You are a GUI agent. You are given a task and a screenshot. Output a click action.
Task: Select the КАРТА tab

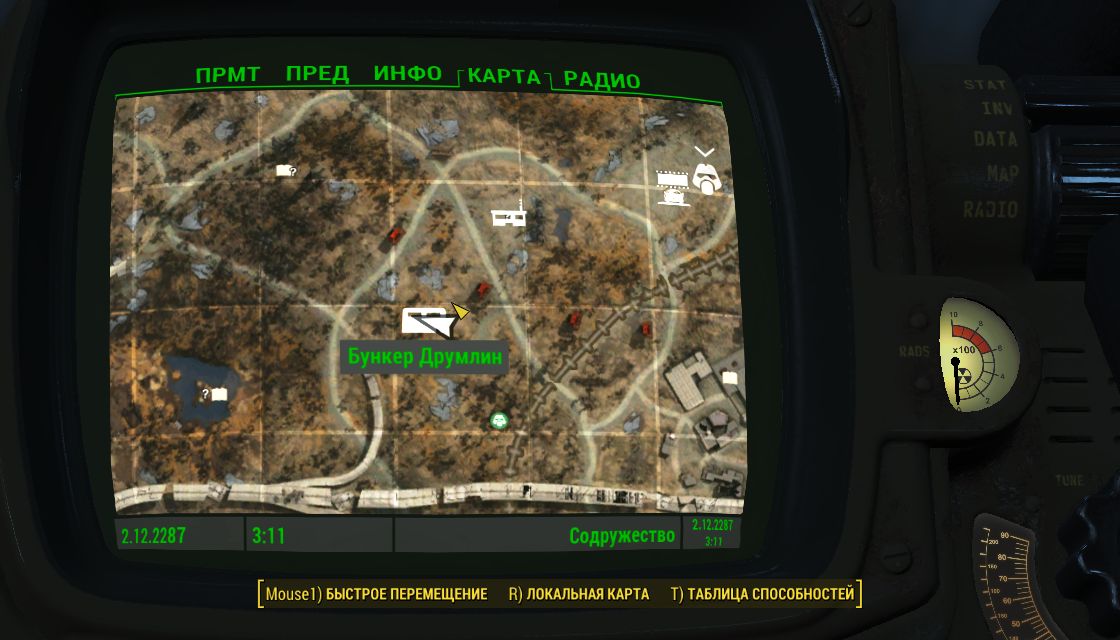(505, 78)
